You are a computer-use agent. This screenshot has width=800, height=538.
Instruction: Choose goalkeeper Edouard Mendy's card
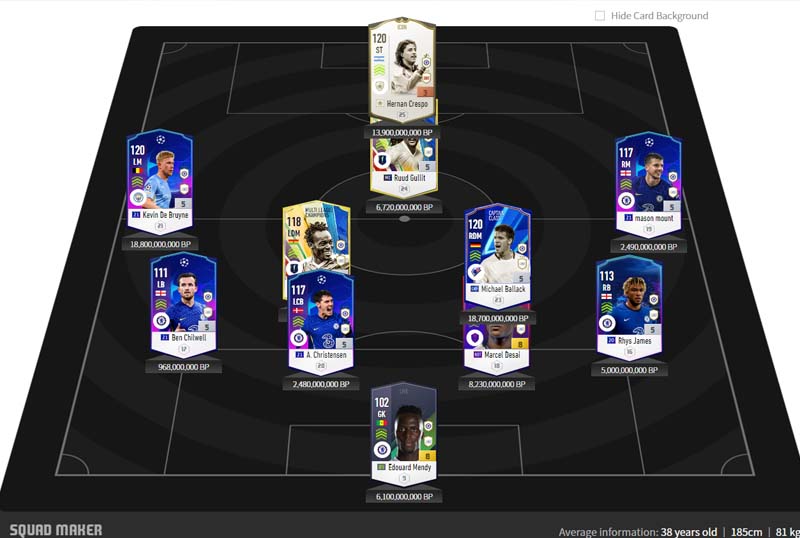pos(403,430)
